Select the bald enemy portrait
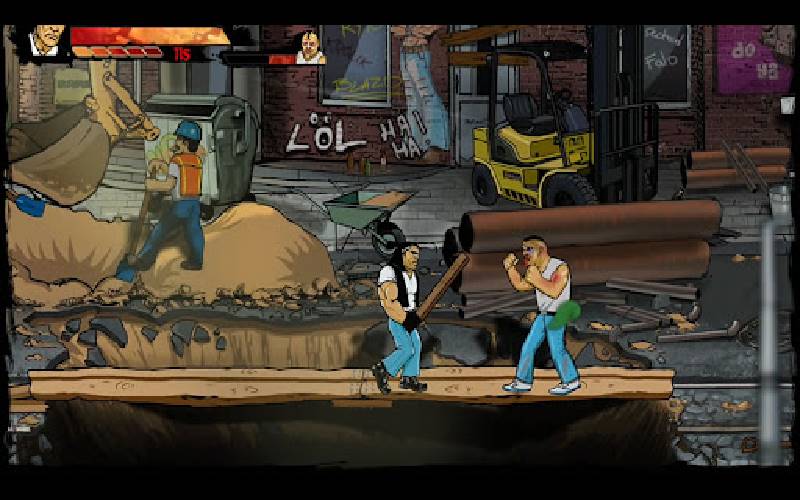This screenshot has width=800, height=500. (310, 47)
